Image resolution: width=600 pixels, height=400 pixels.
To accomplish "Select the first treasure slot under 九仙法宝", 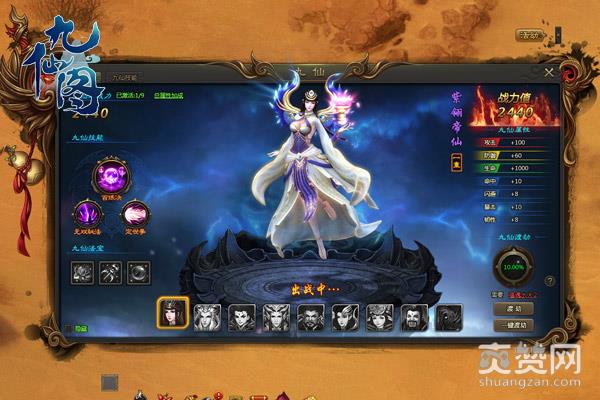I will point(83,269).
